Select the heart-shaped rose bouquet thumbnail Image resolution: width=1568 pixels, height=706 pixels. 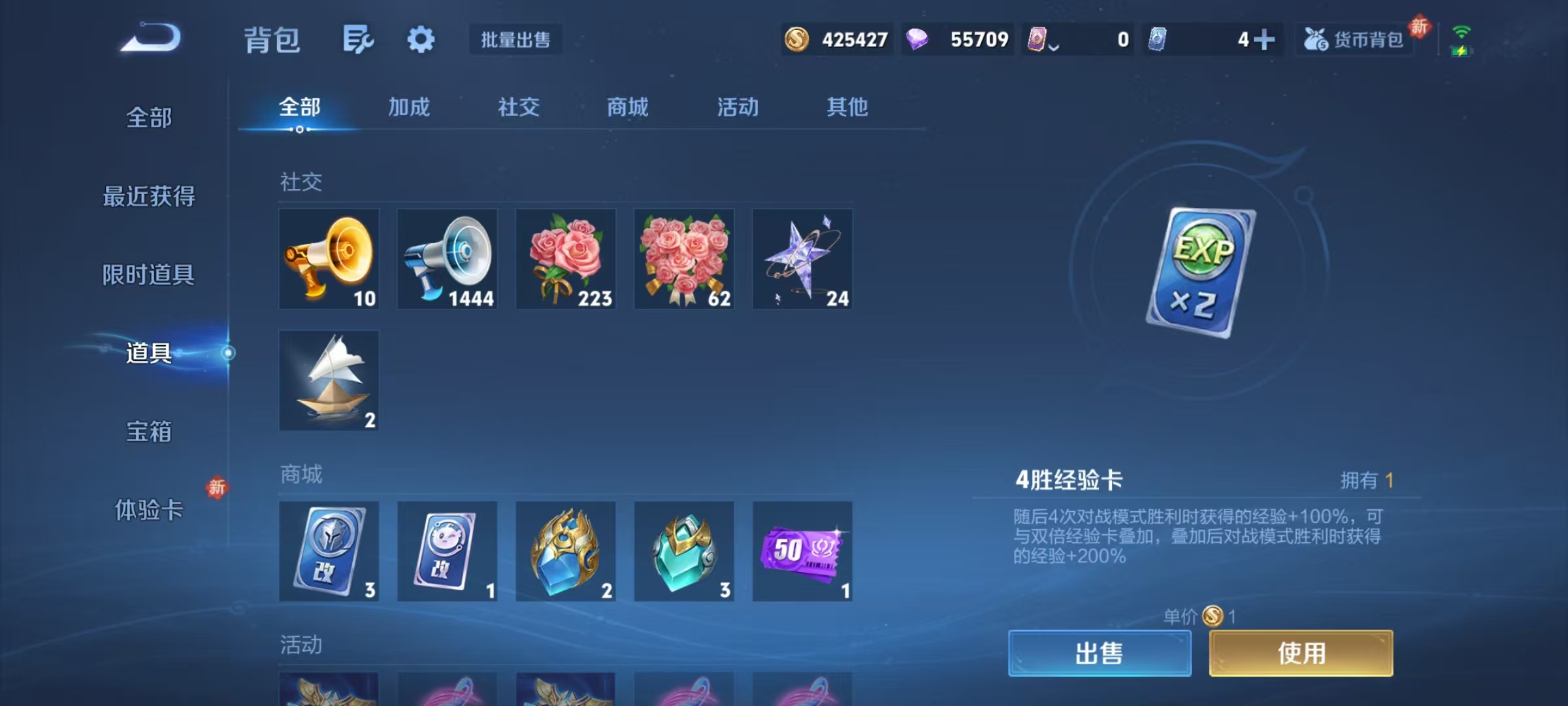[684, 259]
